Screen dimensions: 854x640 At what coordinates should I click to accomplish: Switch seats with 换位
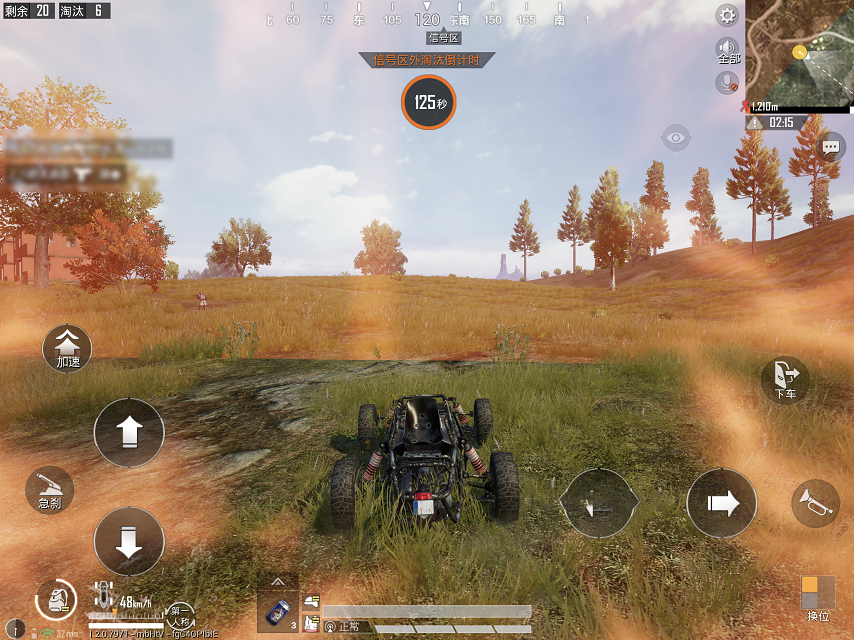point(818,598)
